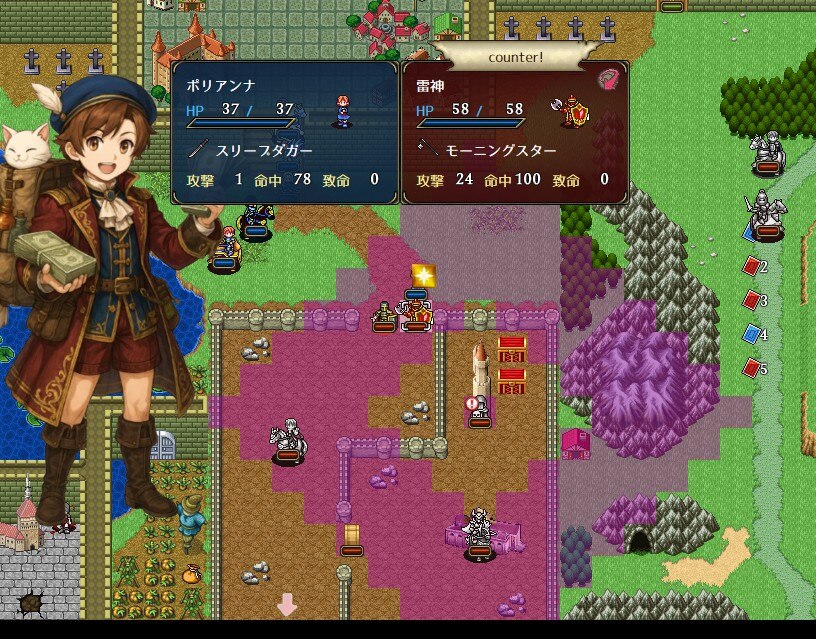Select the red map marker numbered 5
The width and height of the screenshot is (816, 639).
pyautogui.click(x=752, y=368)
